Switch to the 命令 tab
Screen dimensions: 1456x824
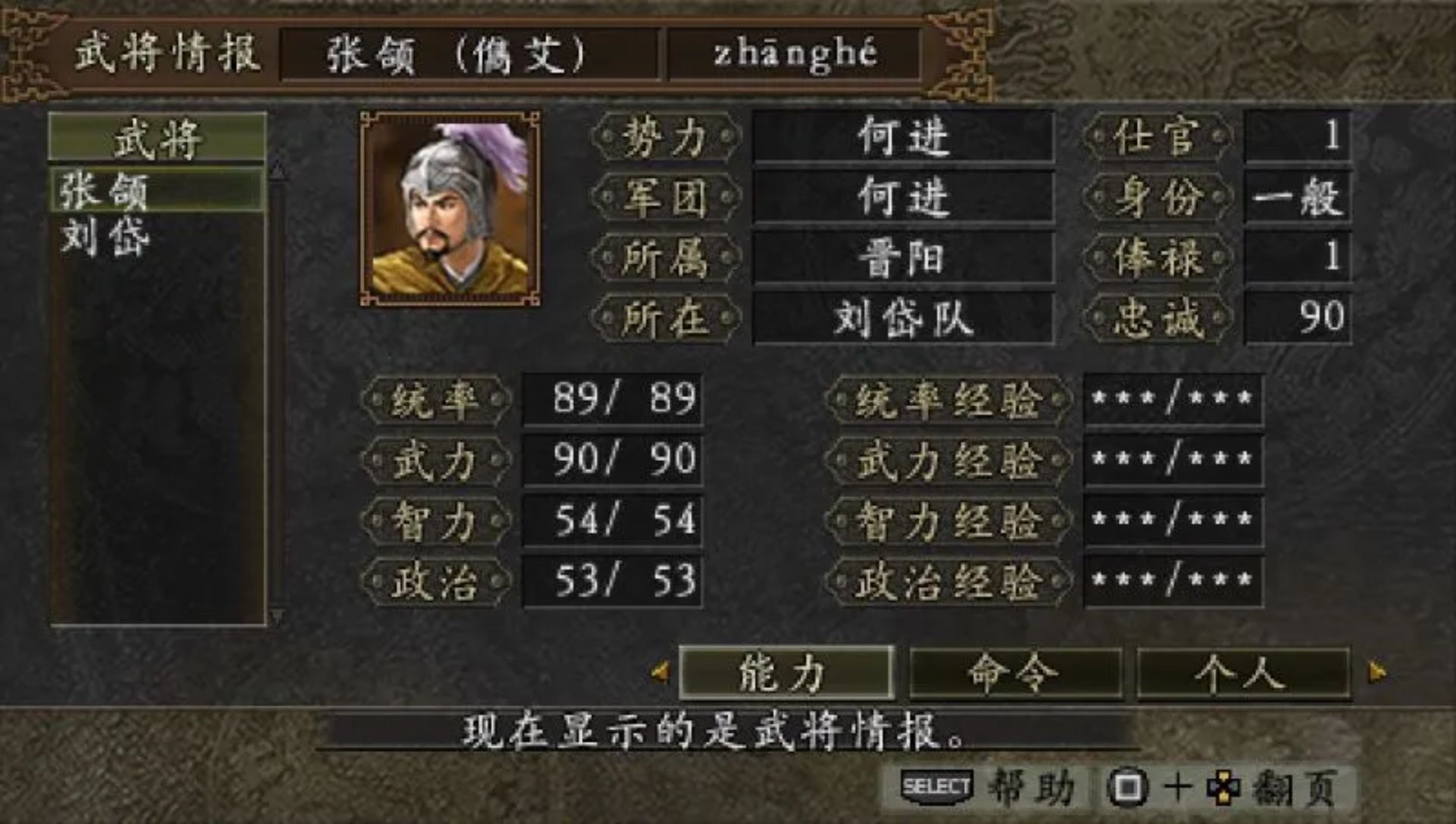pyautogui.click(x=1014, y=672)
